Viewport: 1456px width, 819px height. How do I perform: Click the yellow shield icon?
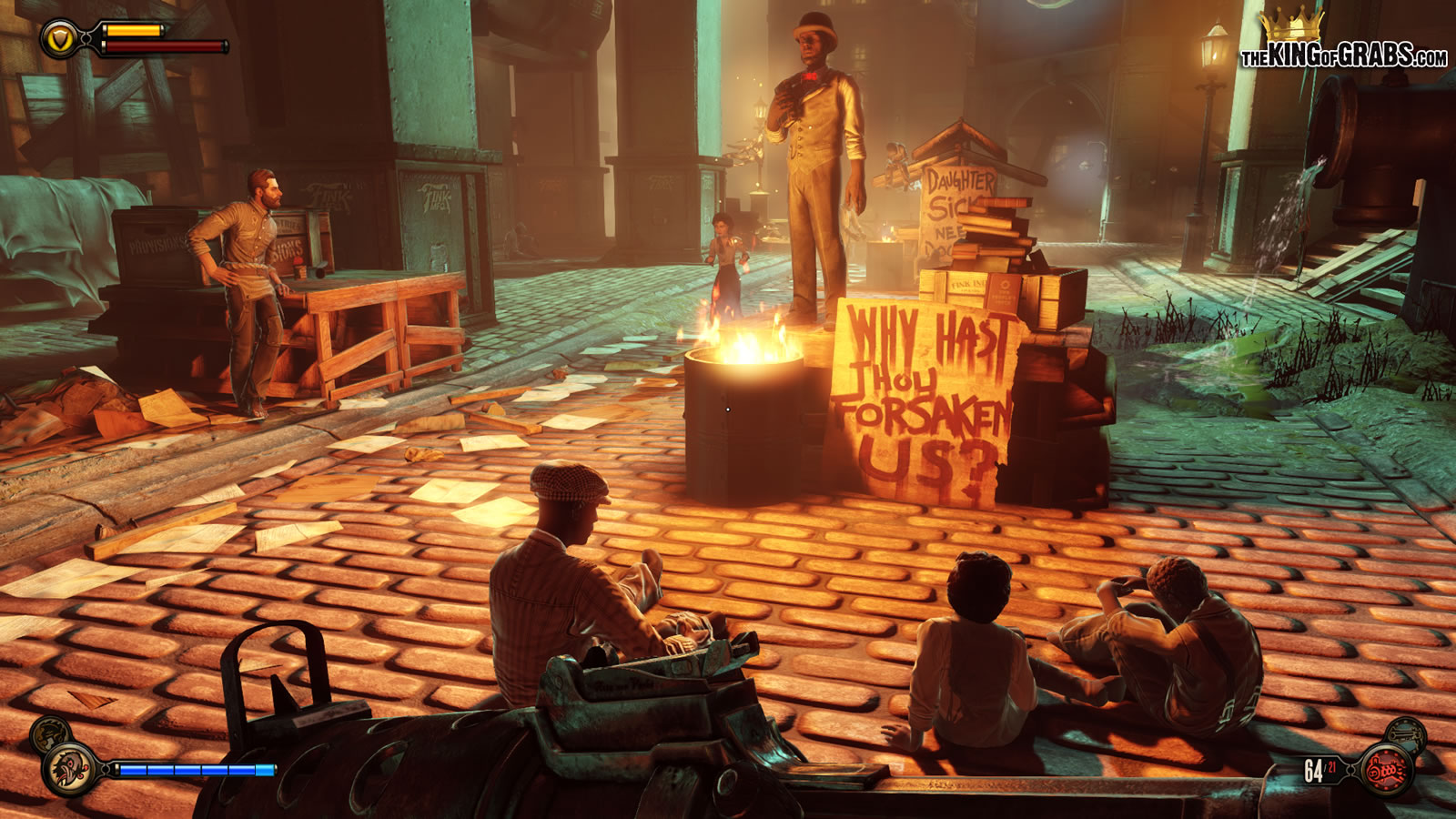click(x=58, y=39)
